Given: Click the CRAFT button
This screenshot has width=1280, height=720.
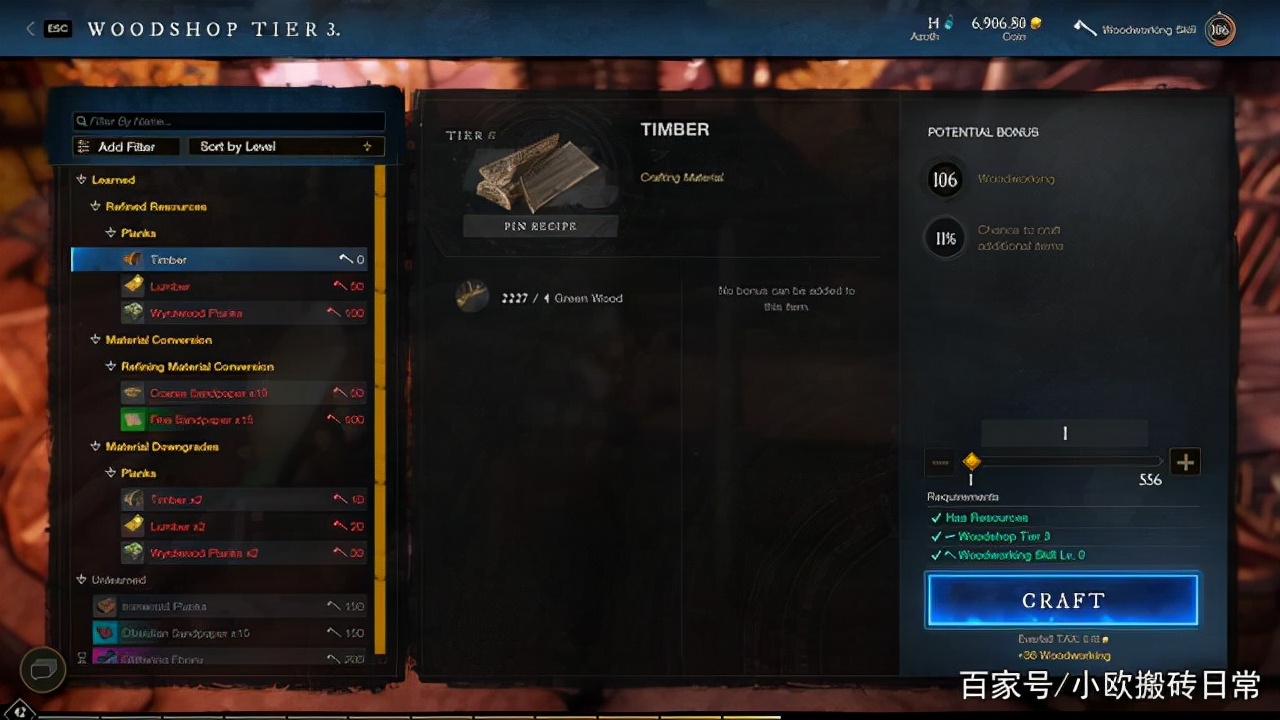Looking at the screenshot, I should 1062,600.
